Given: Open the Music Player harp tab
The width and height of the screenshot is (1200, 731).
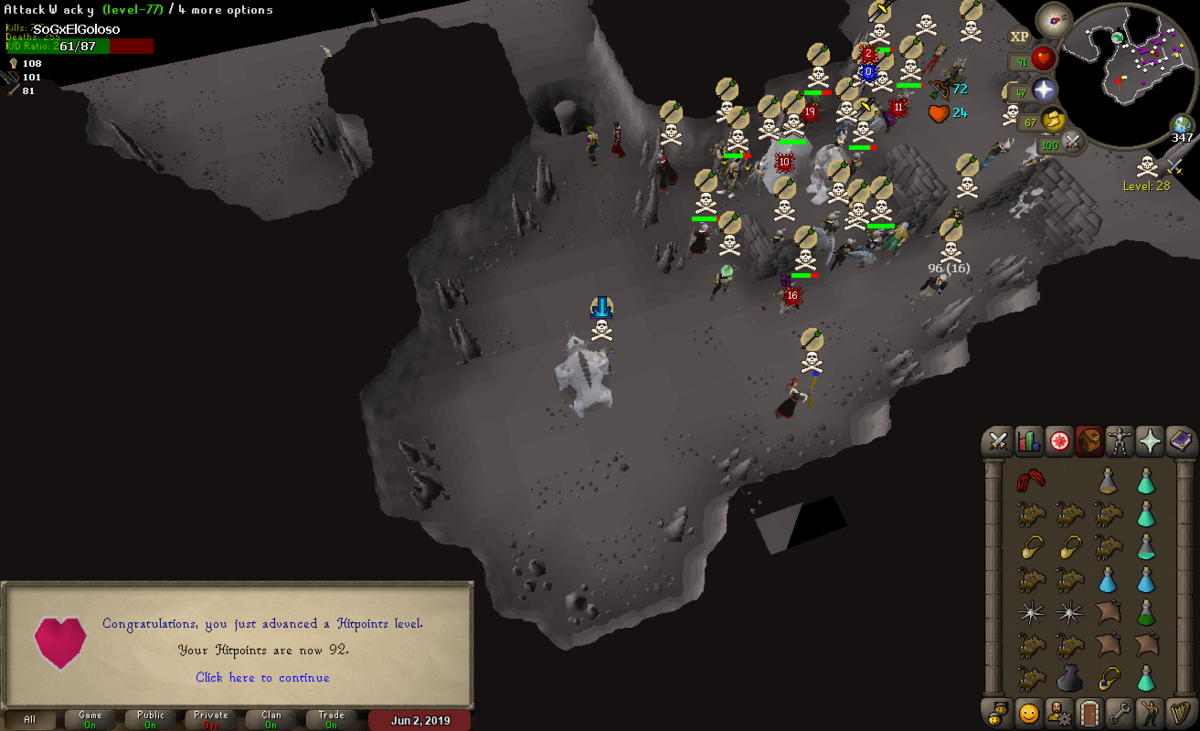Looking at the screenshot, I should (1181, 713).
